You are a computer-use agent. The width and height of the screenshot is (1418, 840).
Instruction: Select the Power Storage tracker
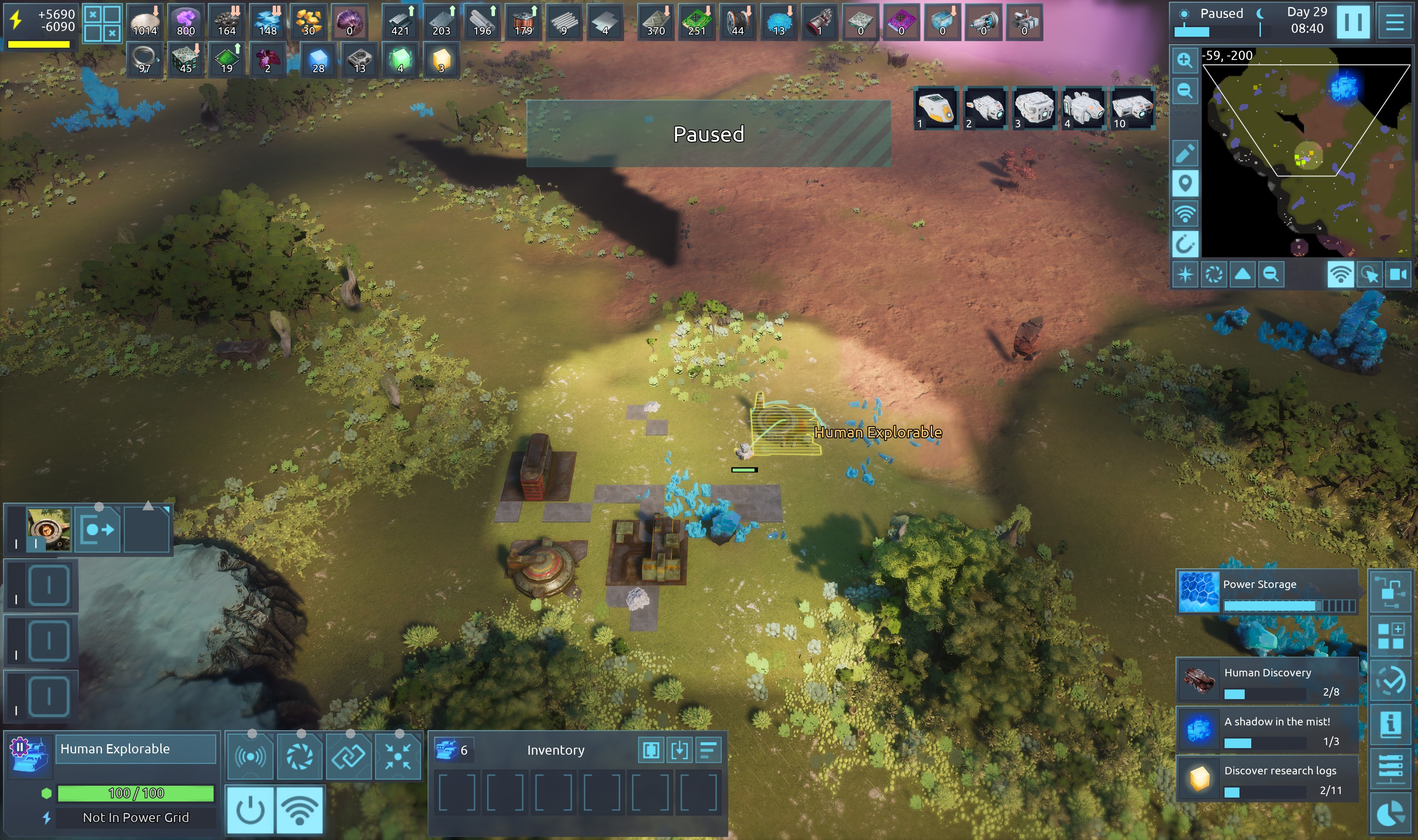(1267, 591)
